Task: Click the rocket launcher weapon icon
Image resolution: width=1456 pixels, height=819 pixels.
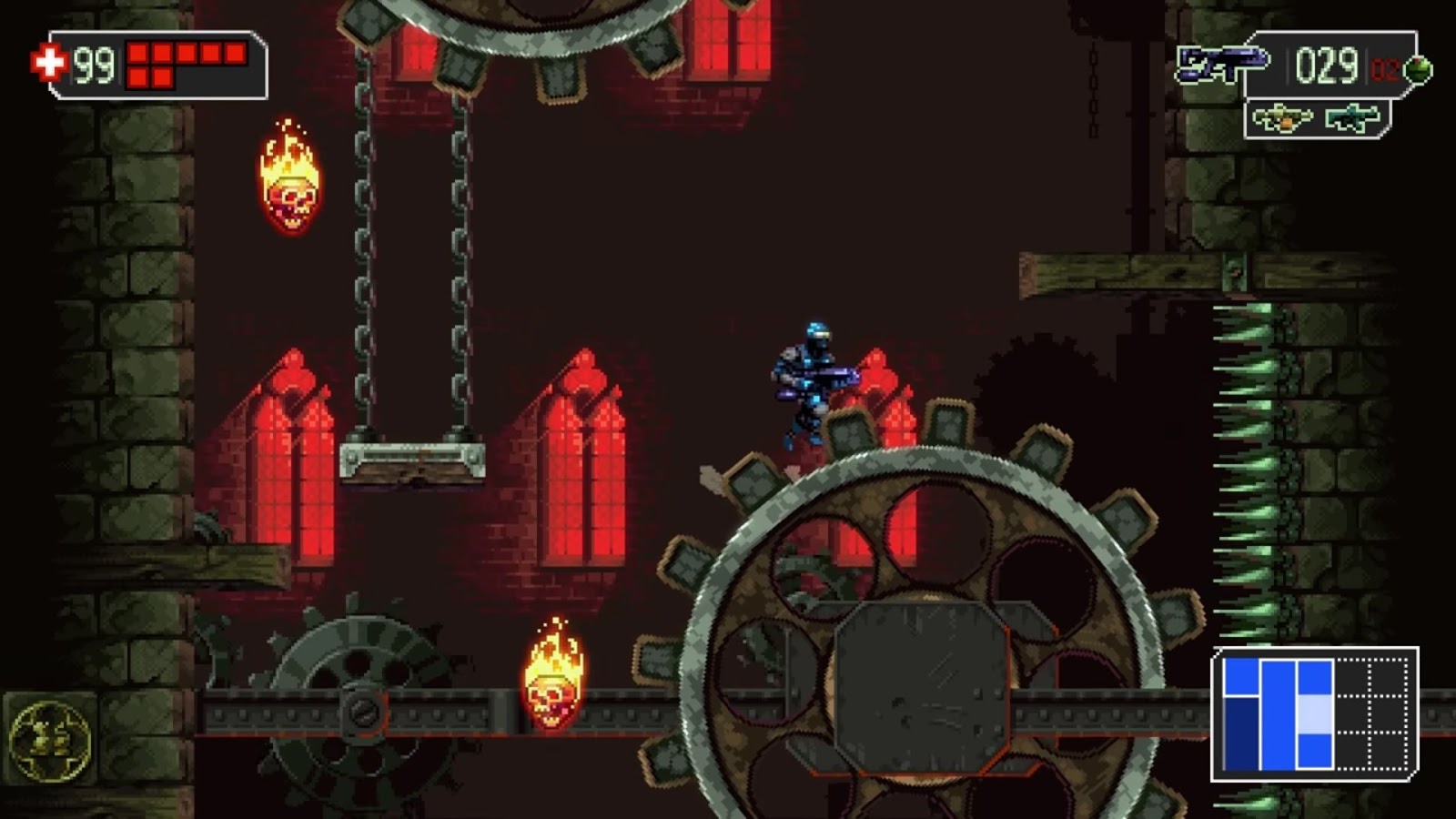Action: tap(1283, 116)
